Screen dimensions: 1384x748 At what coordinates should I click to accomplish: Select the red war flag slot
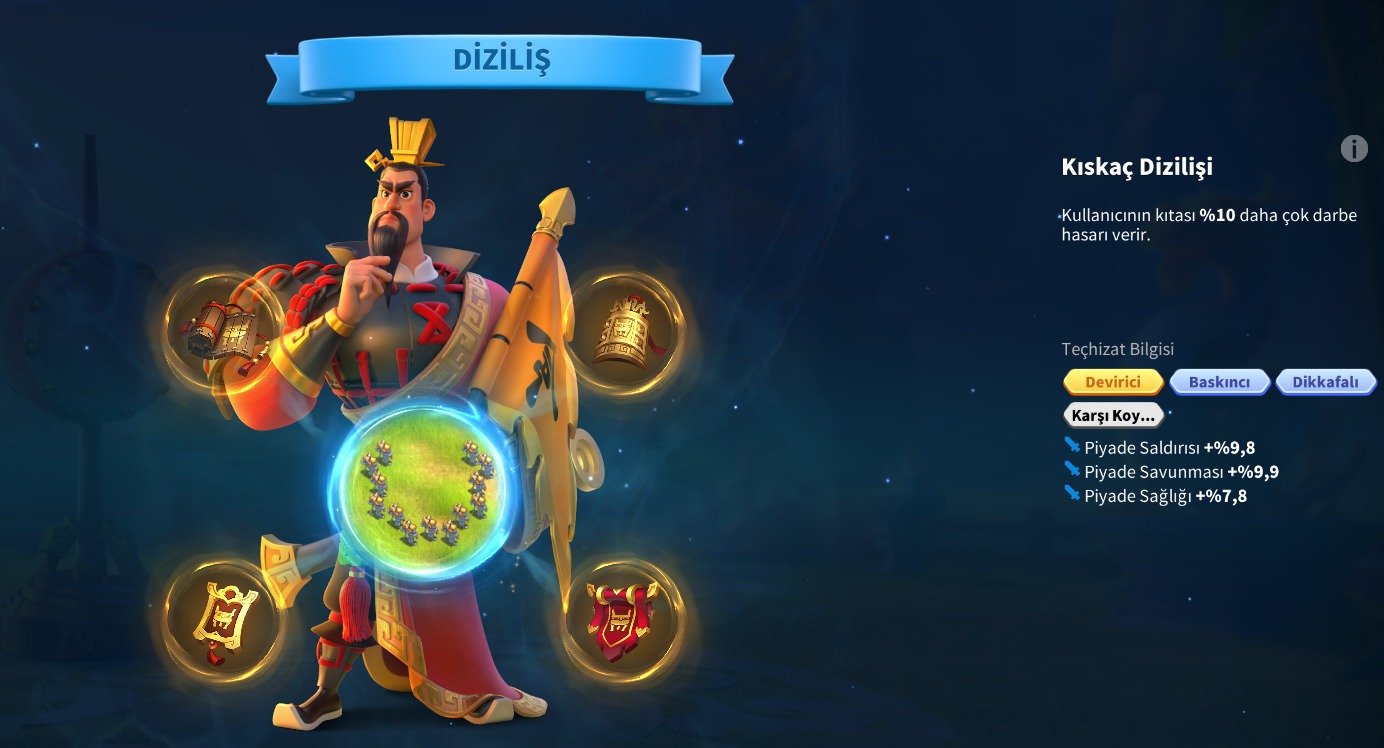(x=623, y=618)
